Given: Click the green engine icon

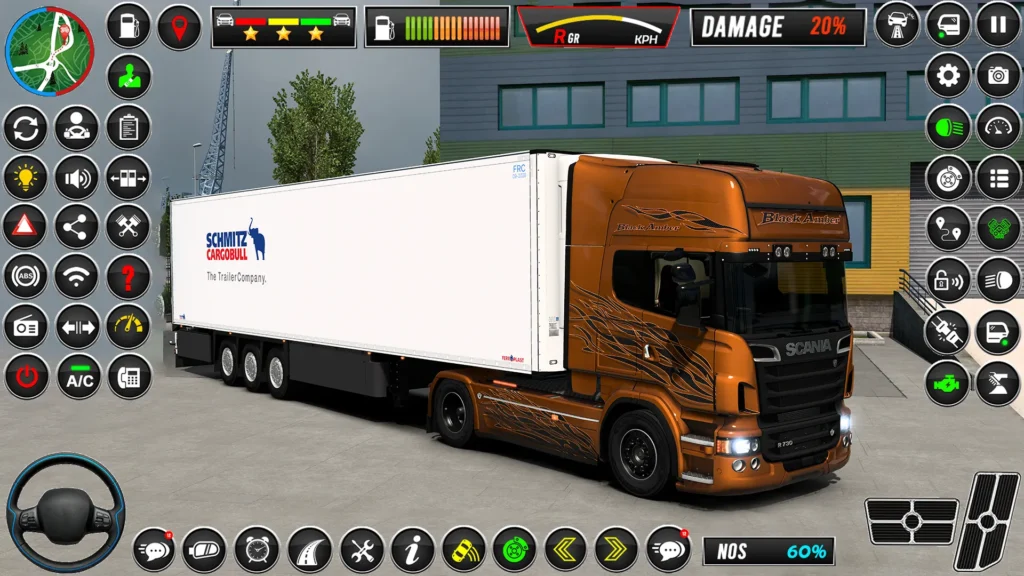Looking at the screenshot, I should (947, 383).
